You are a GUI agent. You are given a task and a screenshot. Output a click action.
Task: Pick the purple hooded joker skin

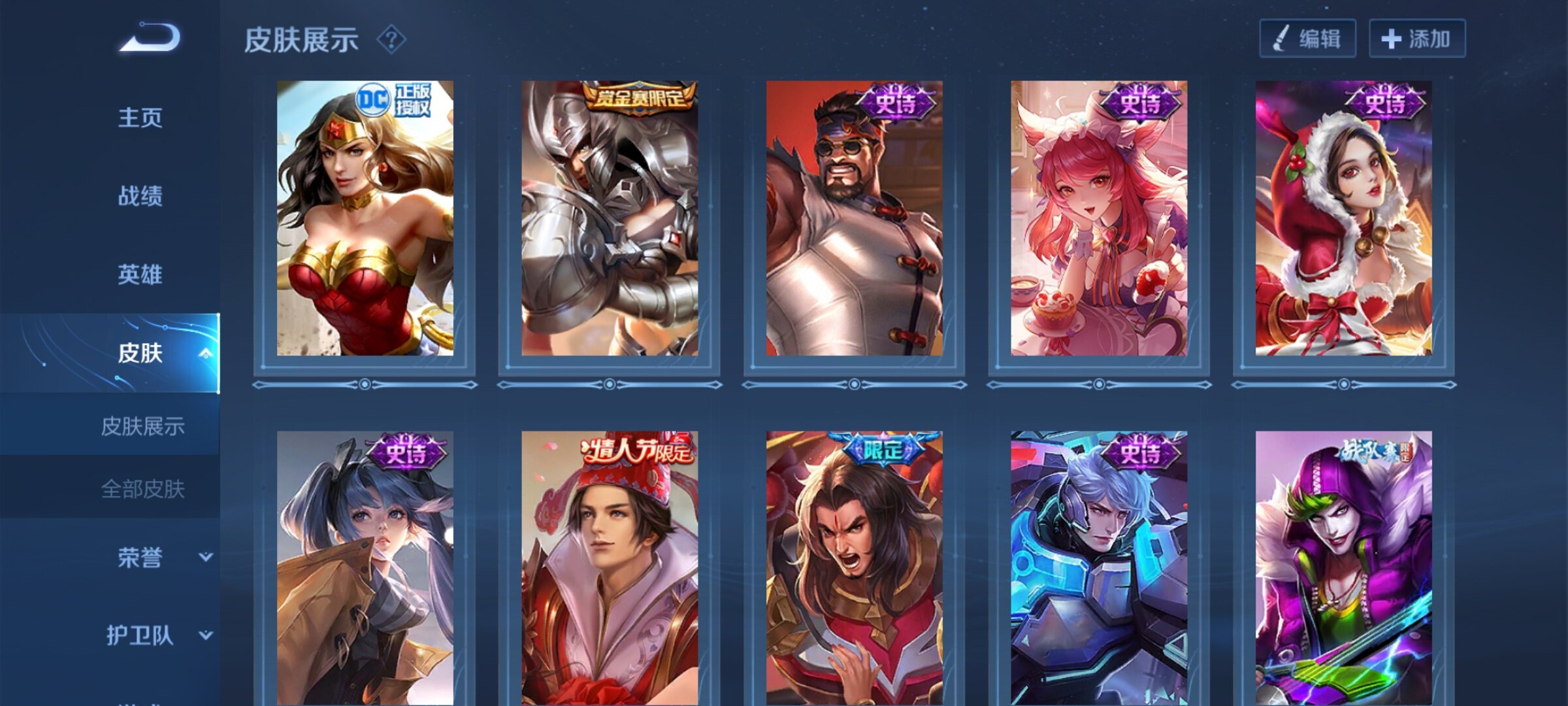coord(1343,567)
